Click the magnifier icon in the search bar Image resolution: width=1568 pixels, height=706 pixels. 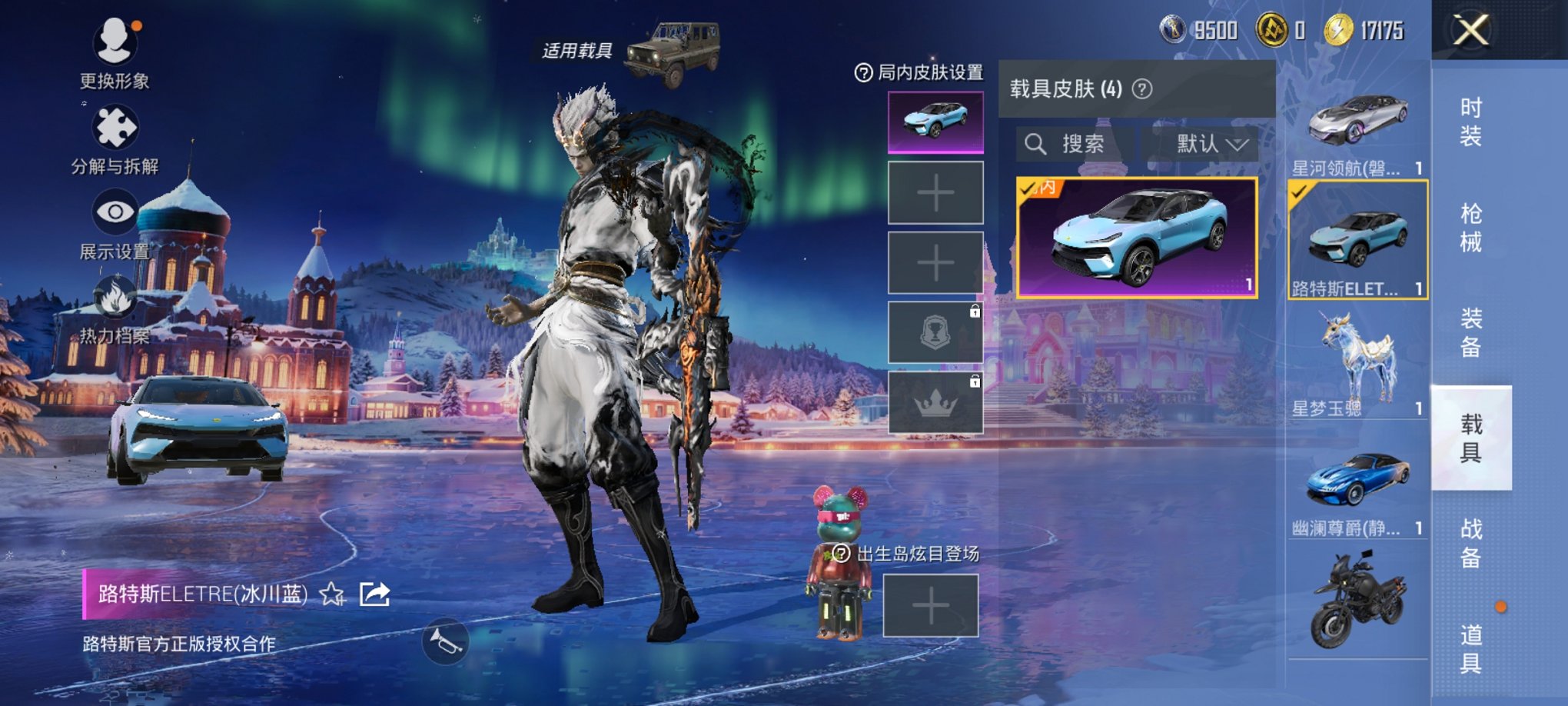1035,145
